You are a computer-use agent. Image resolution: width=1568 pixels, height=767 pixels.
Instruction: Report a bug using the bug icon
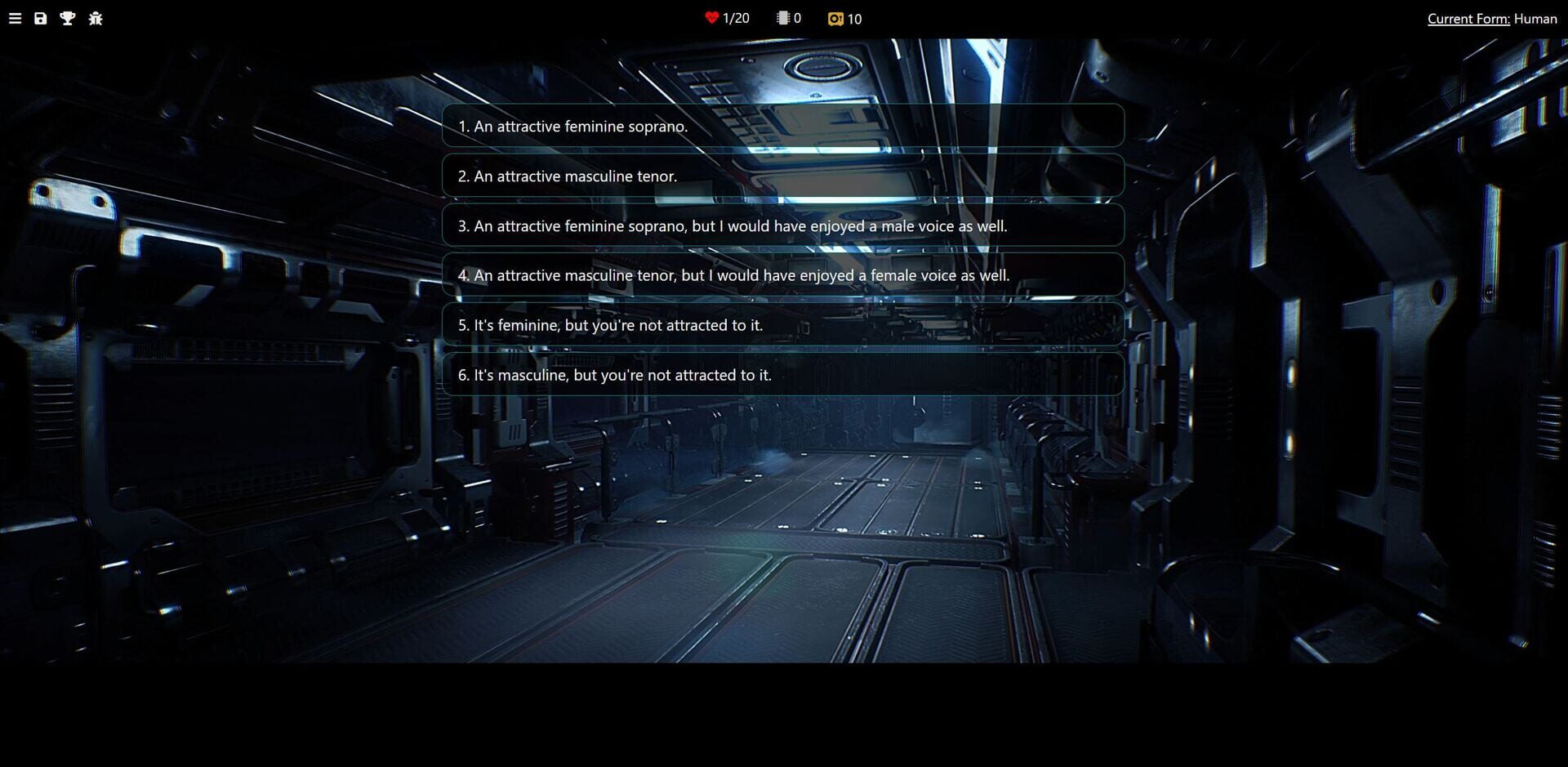click(96, 18)
